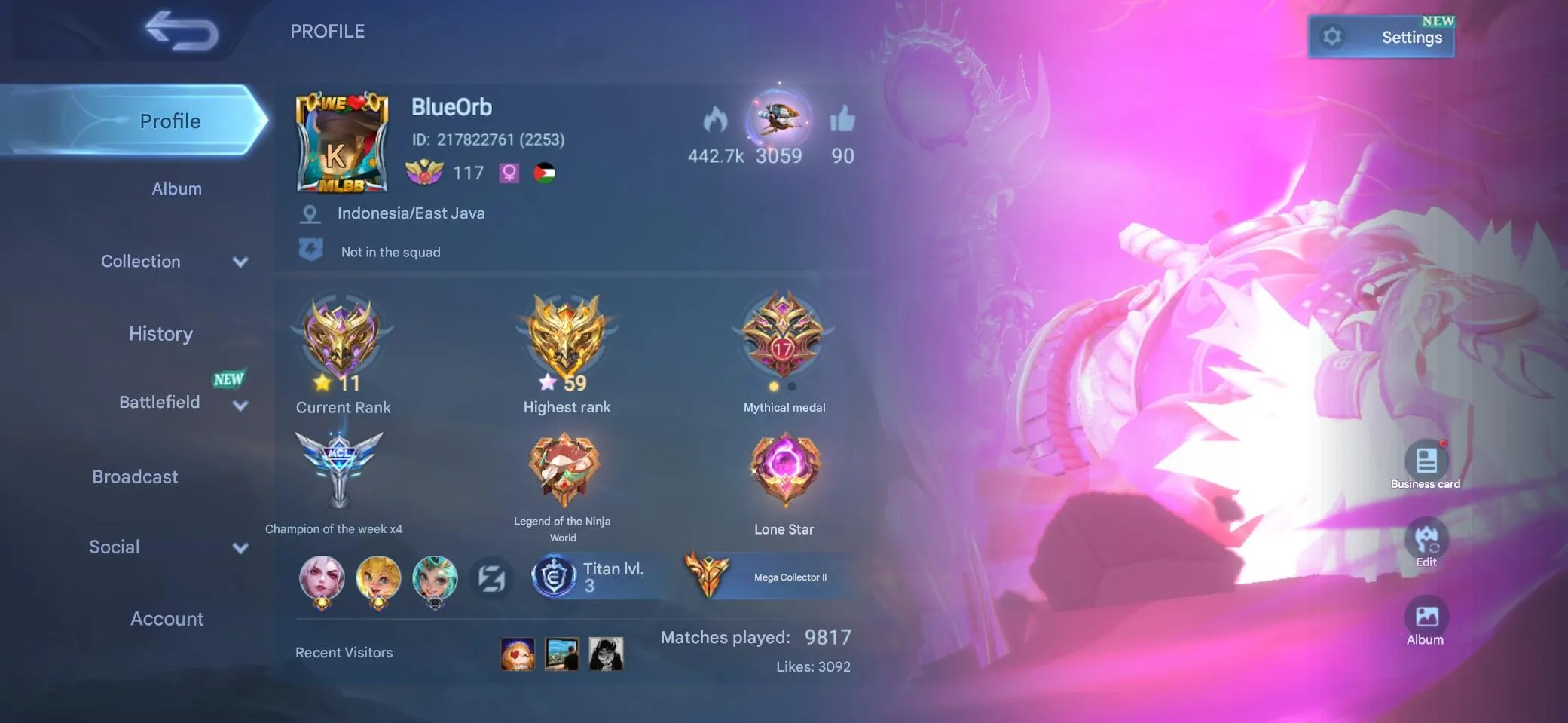Image resolution: width=1568 pixels, height=723 pixels.
Task: Open the Current Rank emblem
Action: click(x=343, y=339)
